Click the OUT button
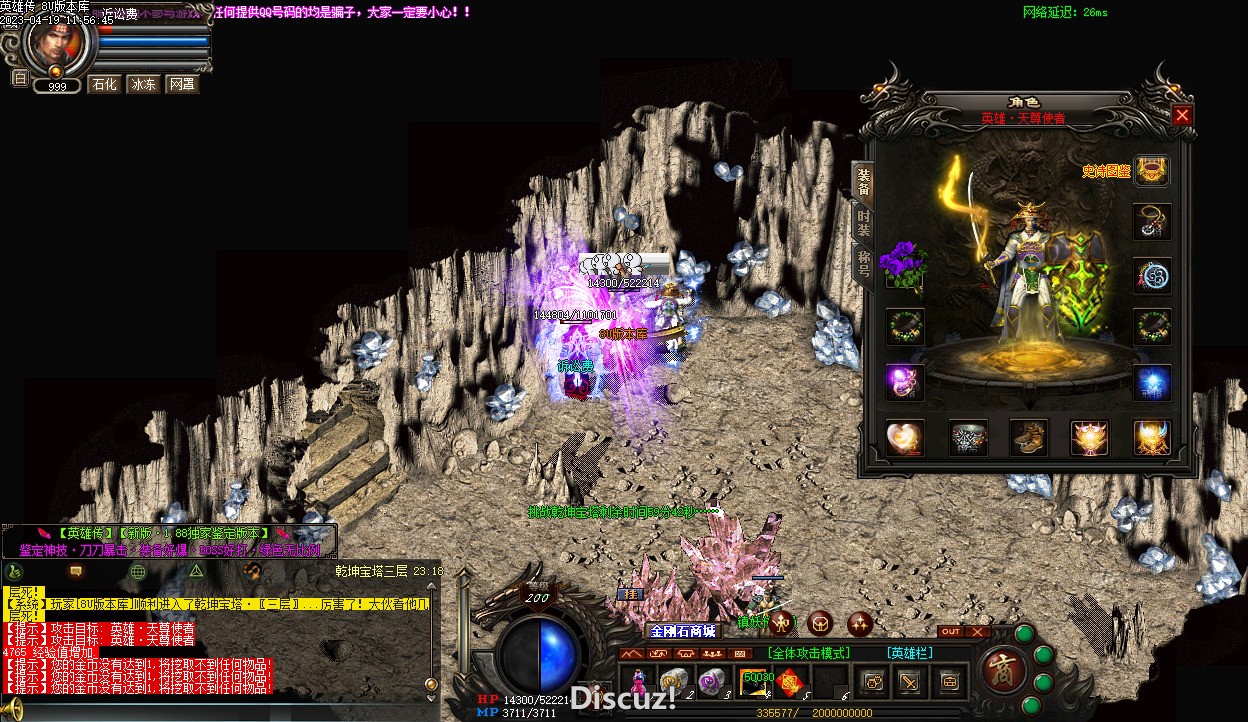1248x722 pixels. coord(951,631)
